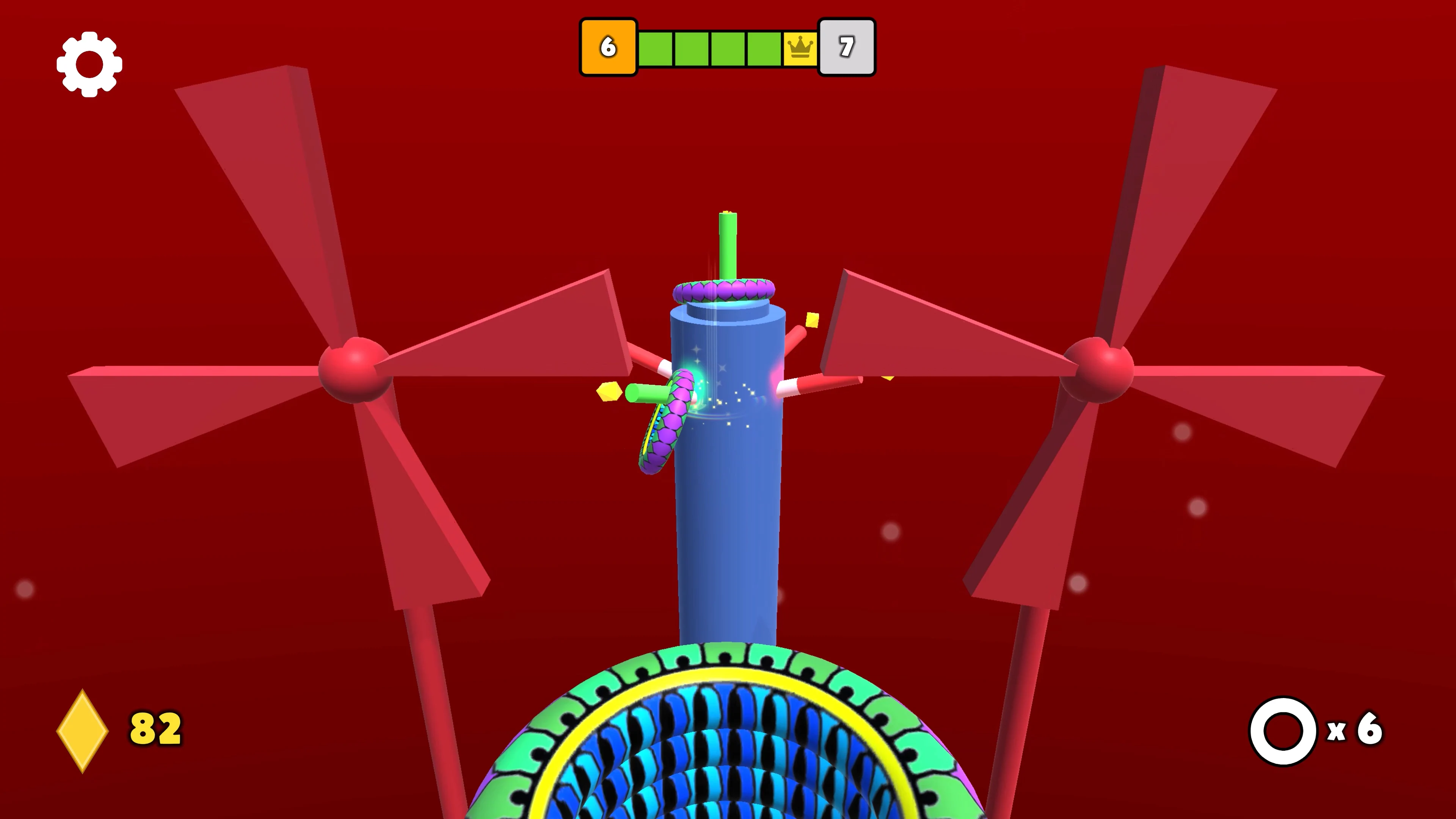Click the green progress bar segments
The height and width of the screenshot is (819, 1456).
pos(706,47)
